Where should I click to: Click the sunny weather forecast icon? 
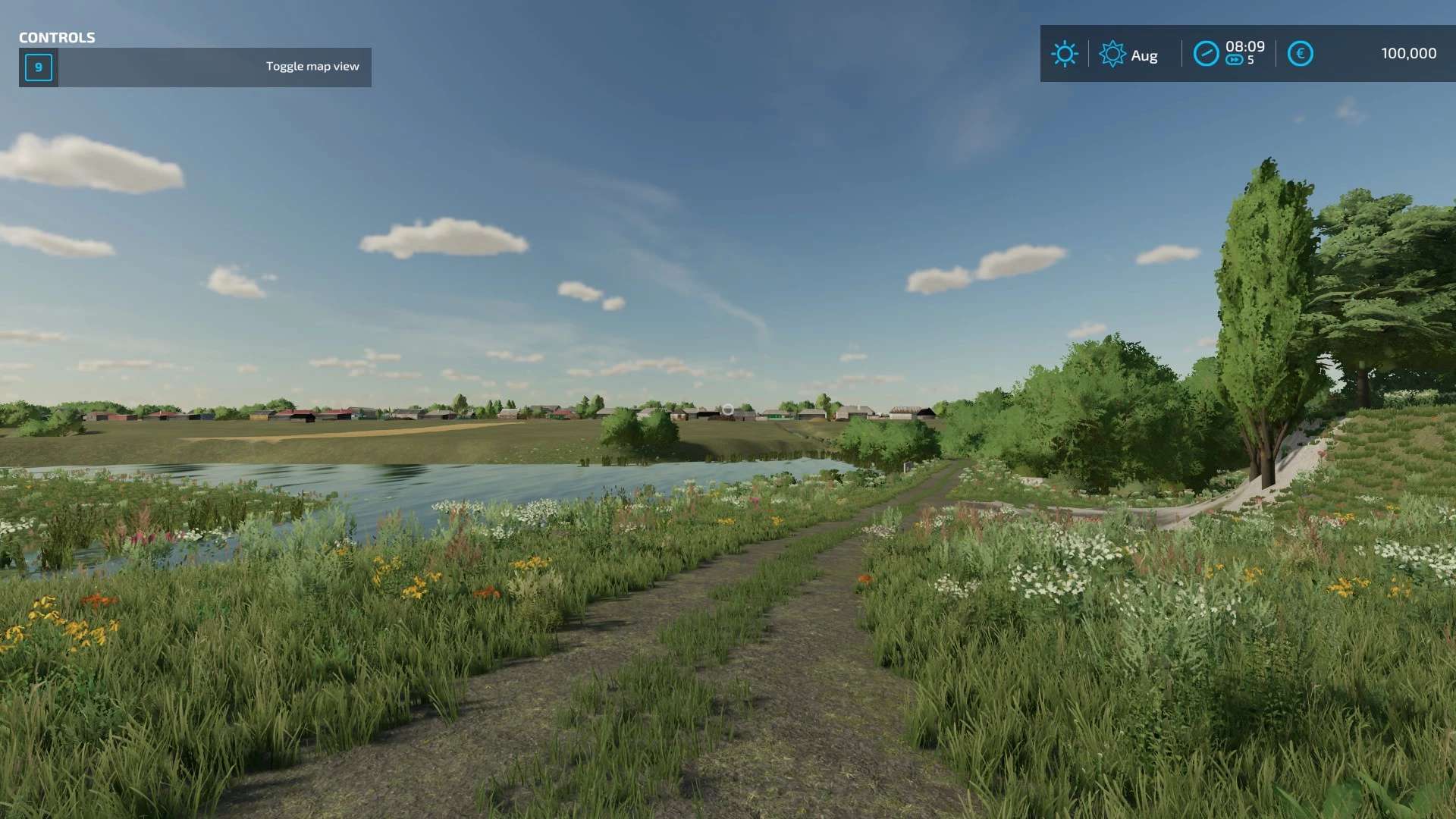pyautogui.click(x=1064, y=54)
